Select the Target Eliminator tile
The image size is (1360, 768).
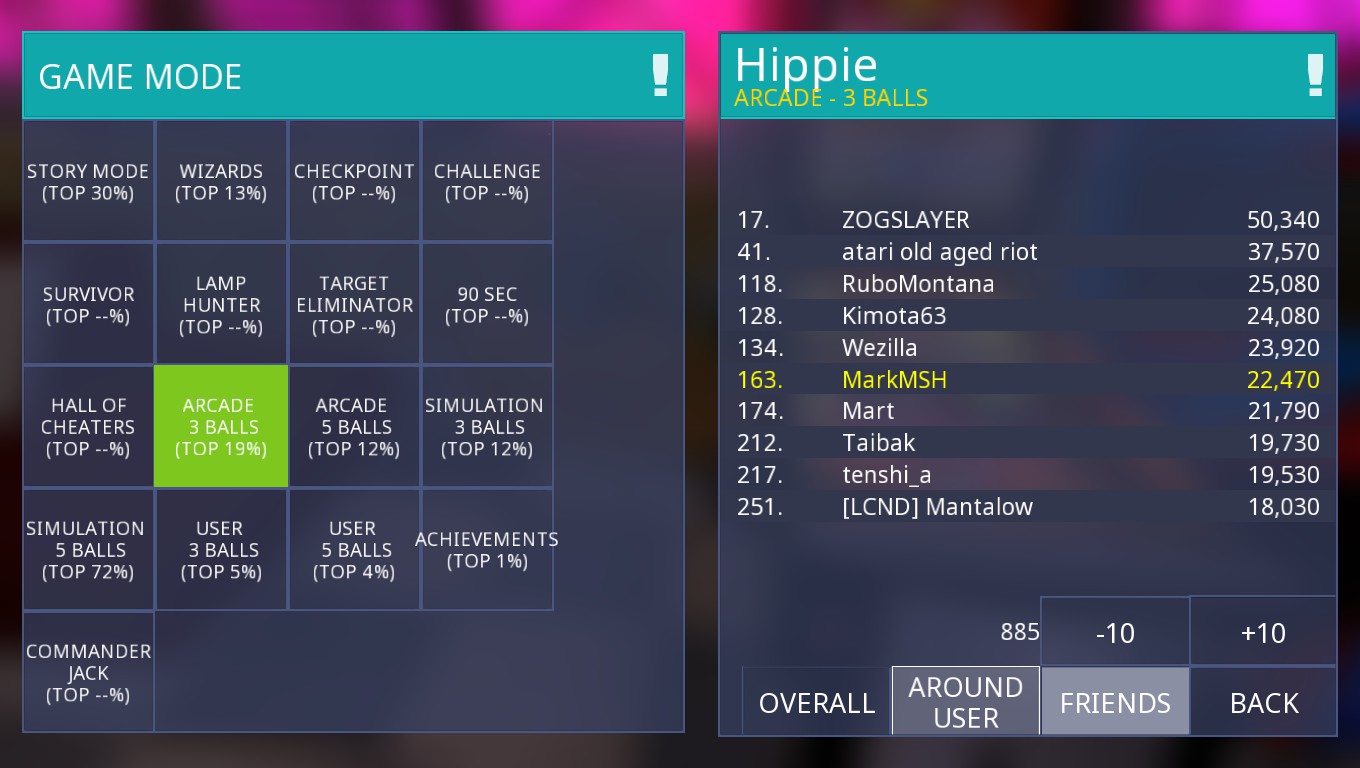(354, 305)
